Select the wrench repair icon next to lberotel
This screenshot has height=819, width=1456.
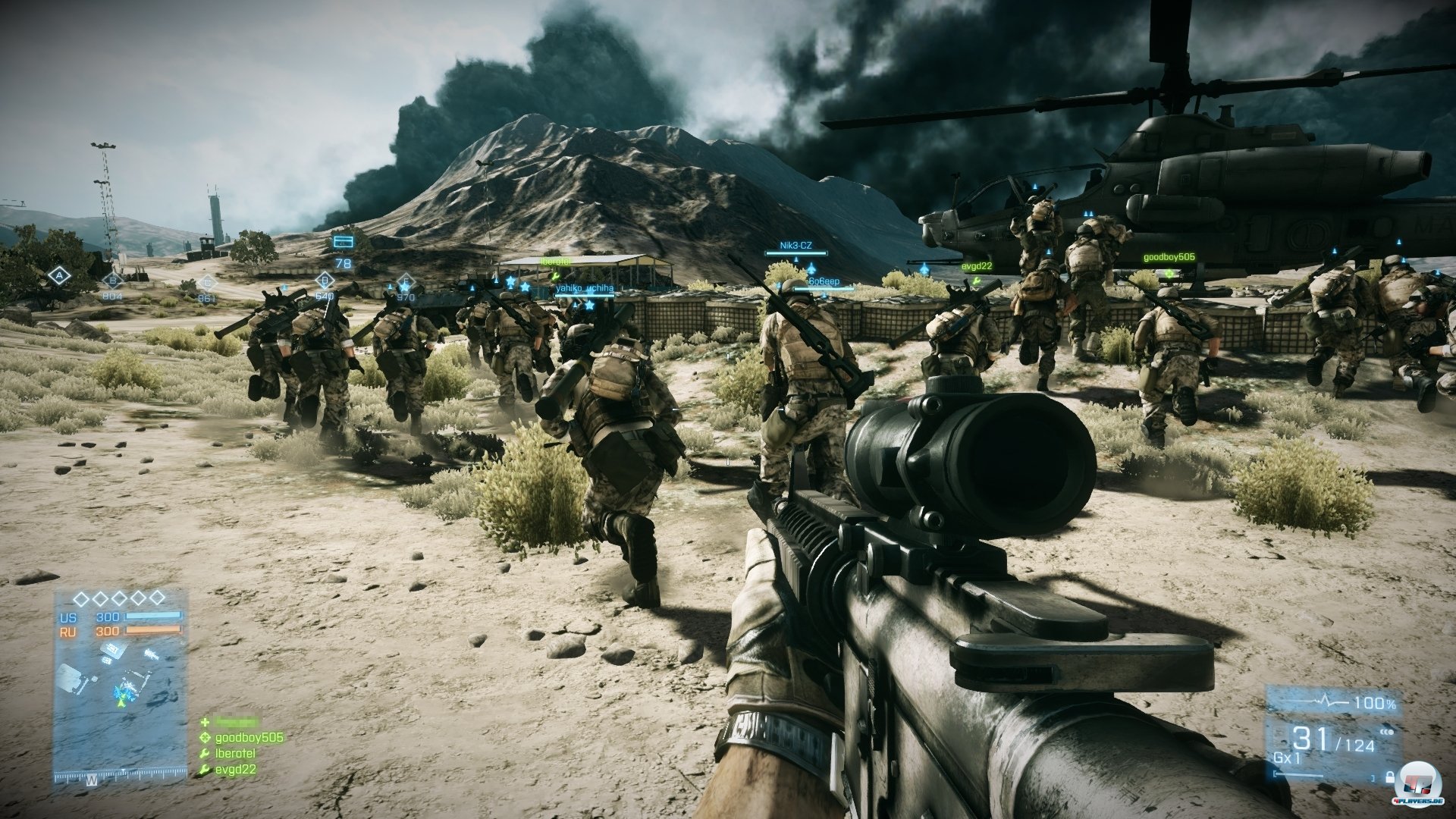tap(205, 754)
